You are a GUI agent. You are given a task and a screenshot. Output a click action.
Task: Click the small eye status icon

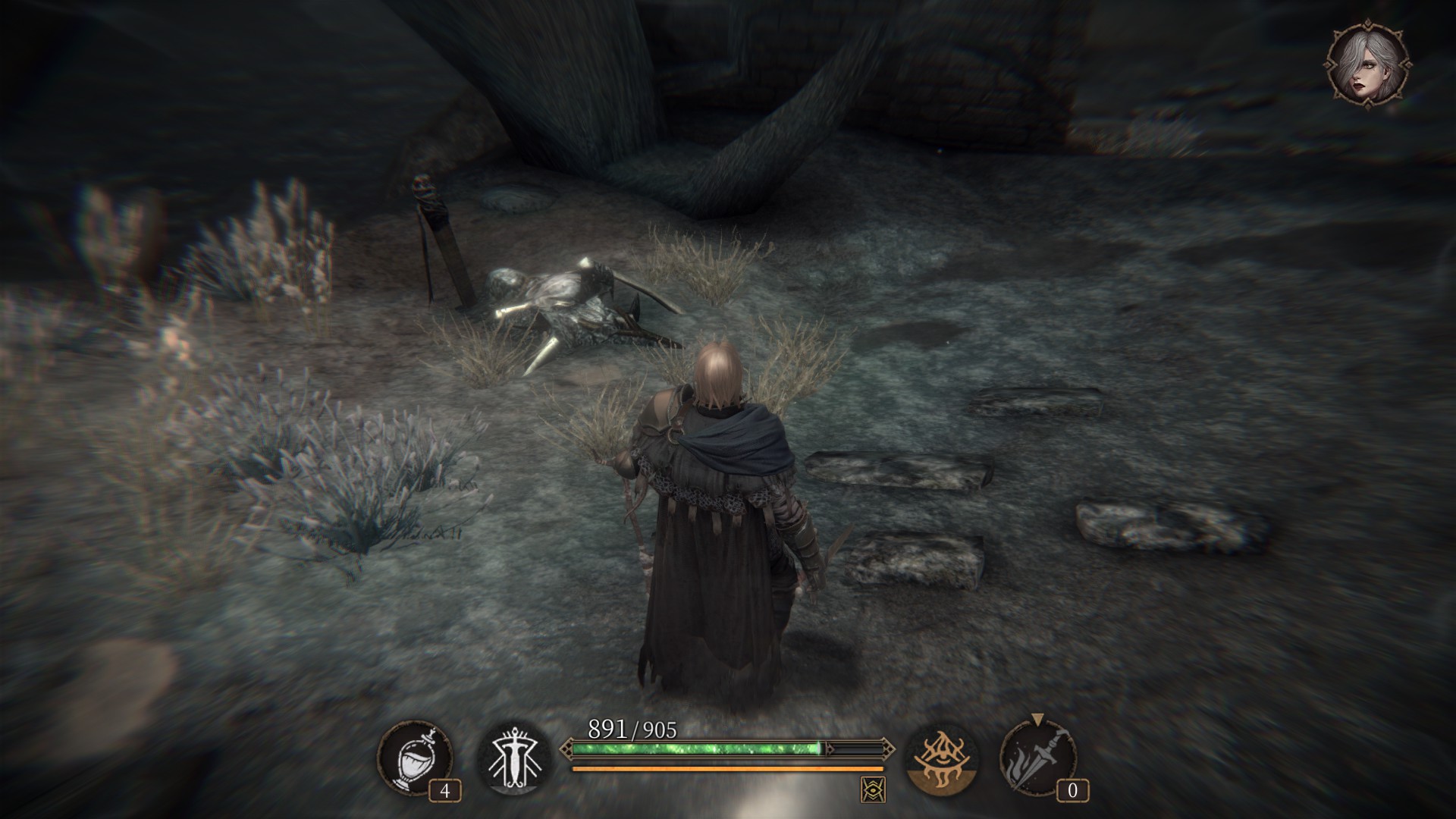click(x=873, y=790)
